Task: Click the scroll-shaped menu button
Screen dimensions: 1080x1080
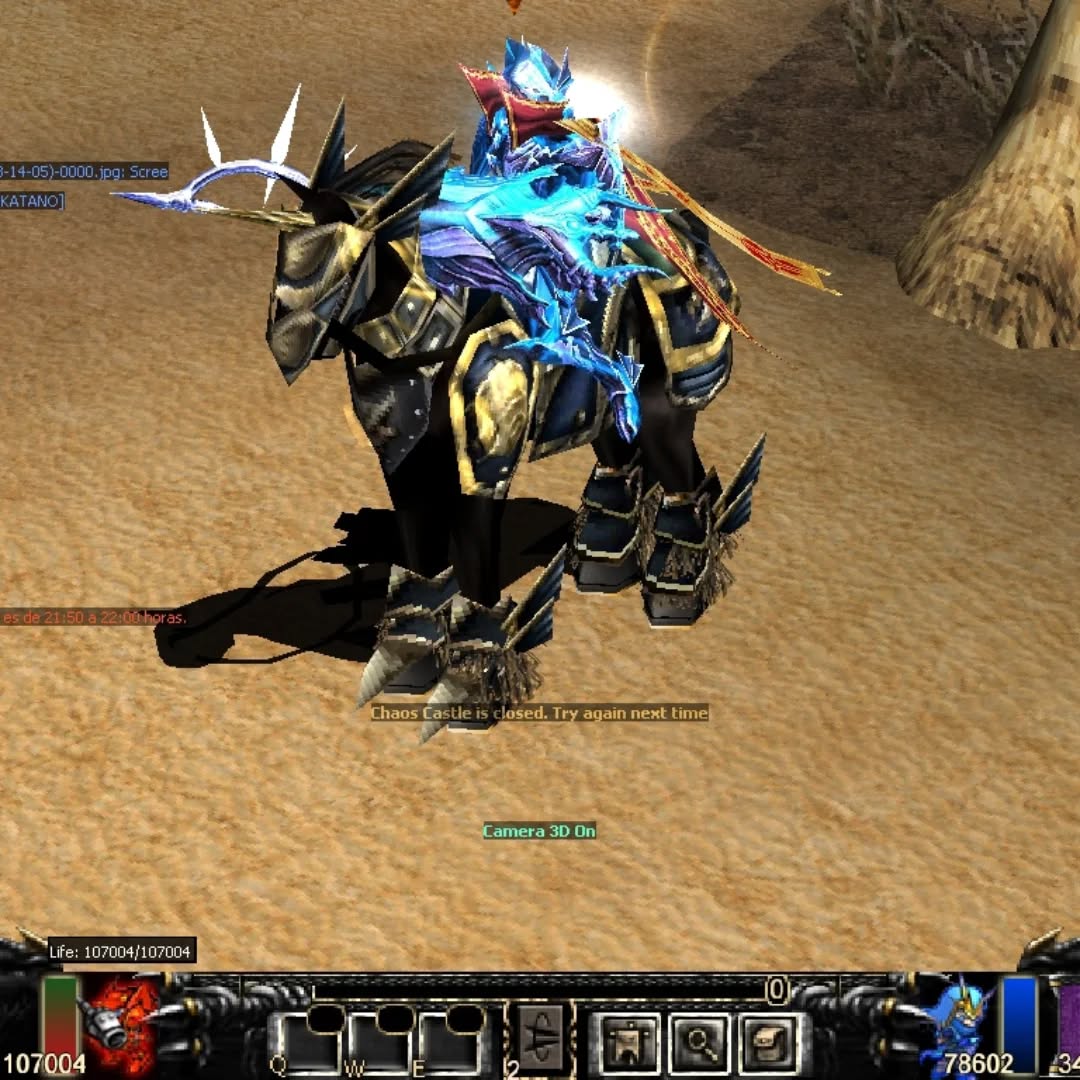Action: (769, 1044)
